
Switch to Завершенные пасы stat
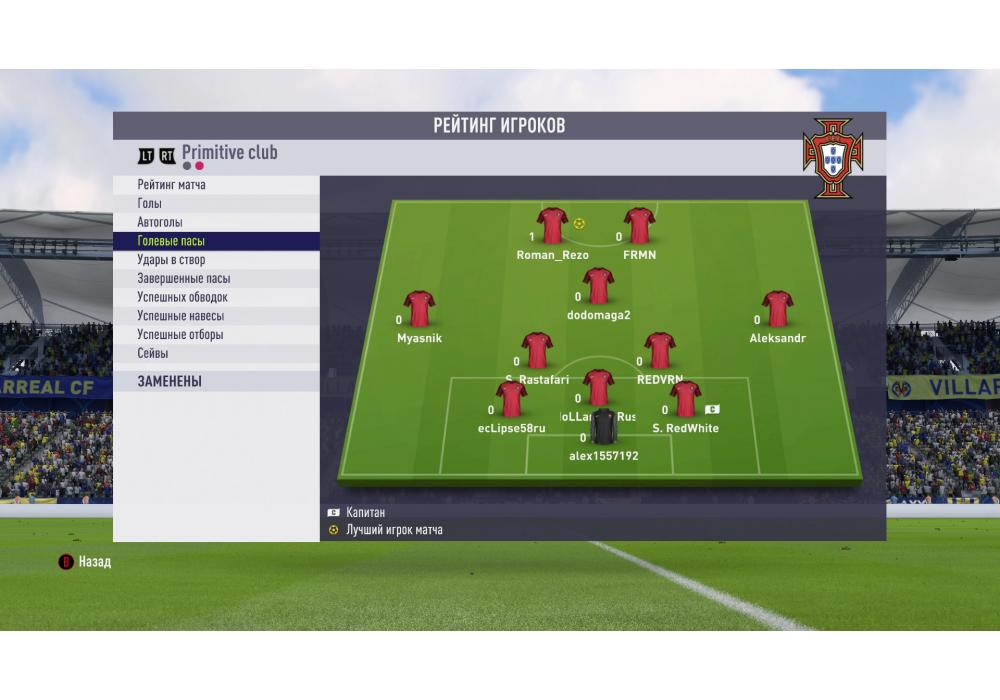click(216, 279)
